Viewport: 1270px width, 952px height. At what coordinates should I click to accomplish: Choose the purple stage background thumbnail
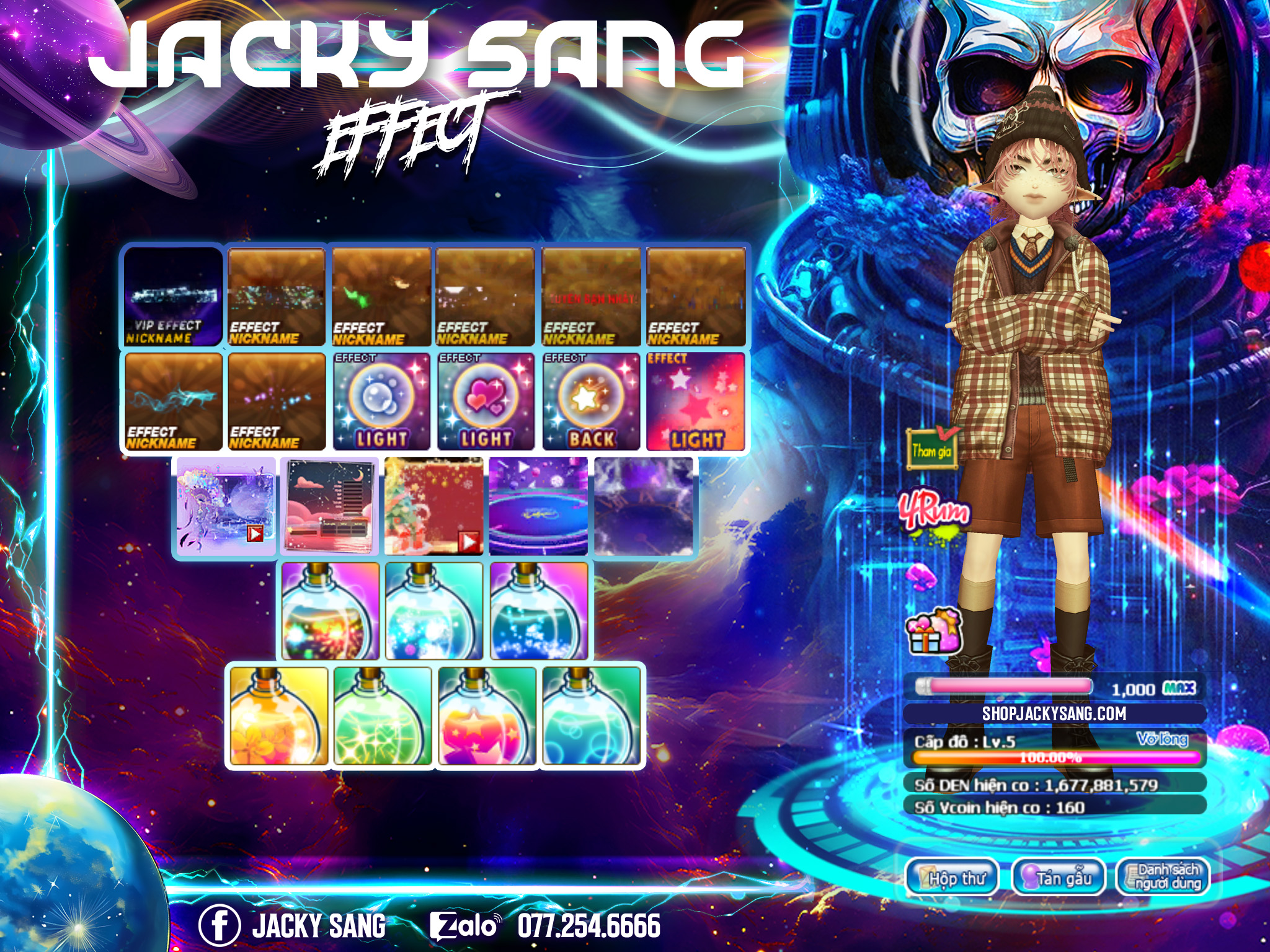(538, 506)
